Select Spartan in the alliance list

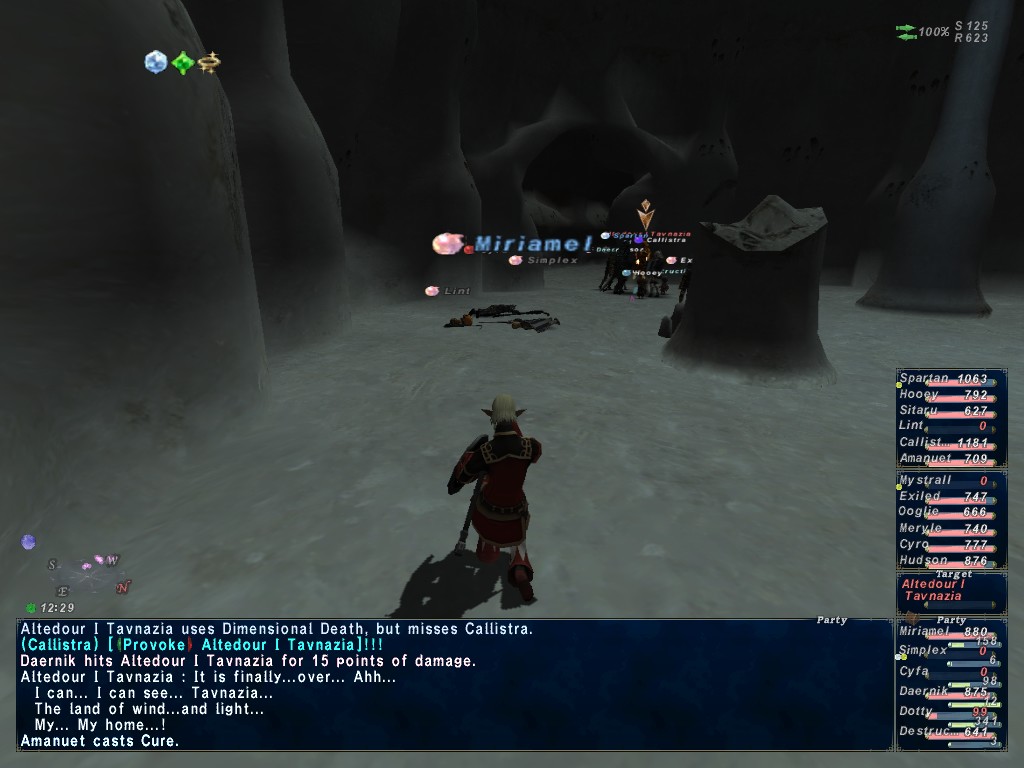(x=948, y=380)
